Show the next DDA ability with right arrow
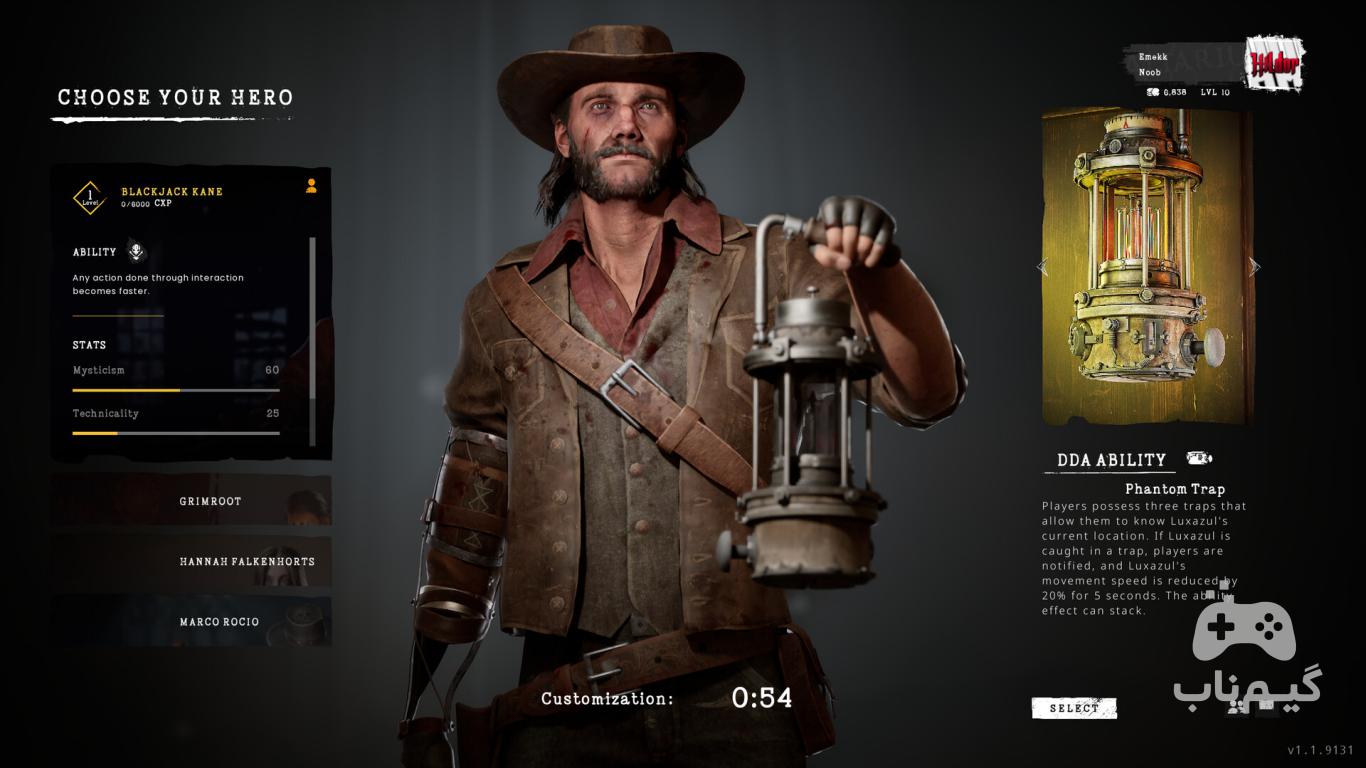 (x=1255, y=267)
